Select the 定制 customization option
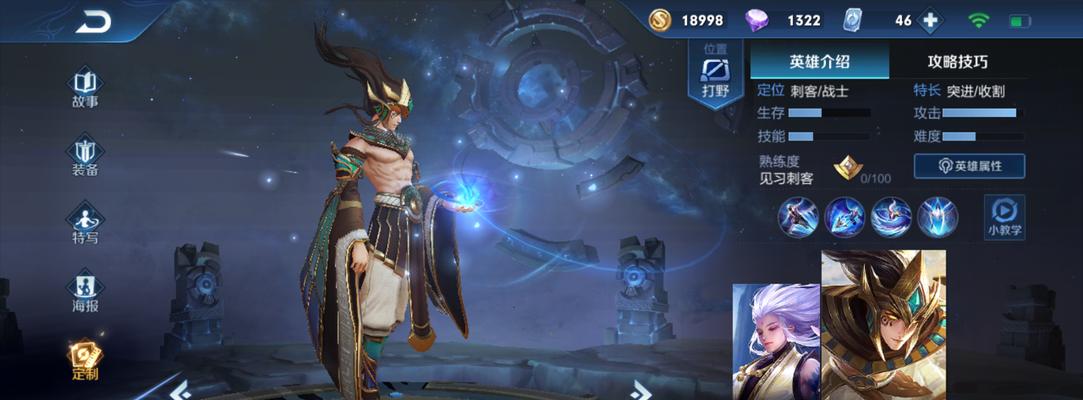The width and height of the screenshot is (1083, 400). 85,358
